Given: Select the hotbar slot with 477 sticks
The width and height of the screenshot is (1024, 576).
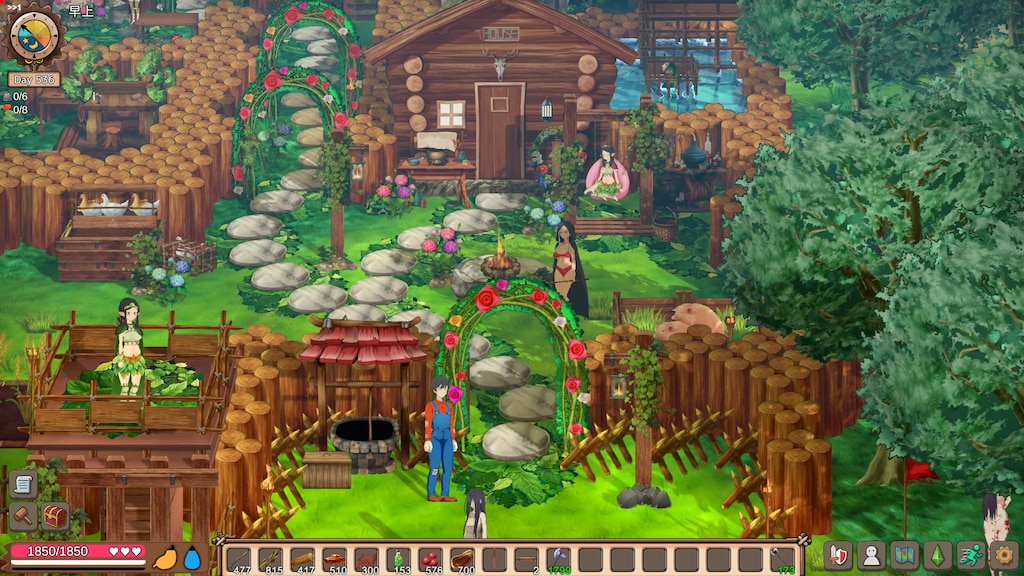Looking at the screenshot, I should [x=238, y=560].
